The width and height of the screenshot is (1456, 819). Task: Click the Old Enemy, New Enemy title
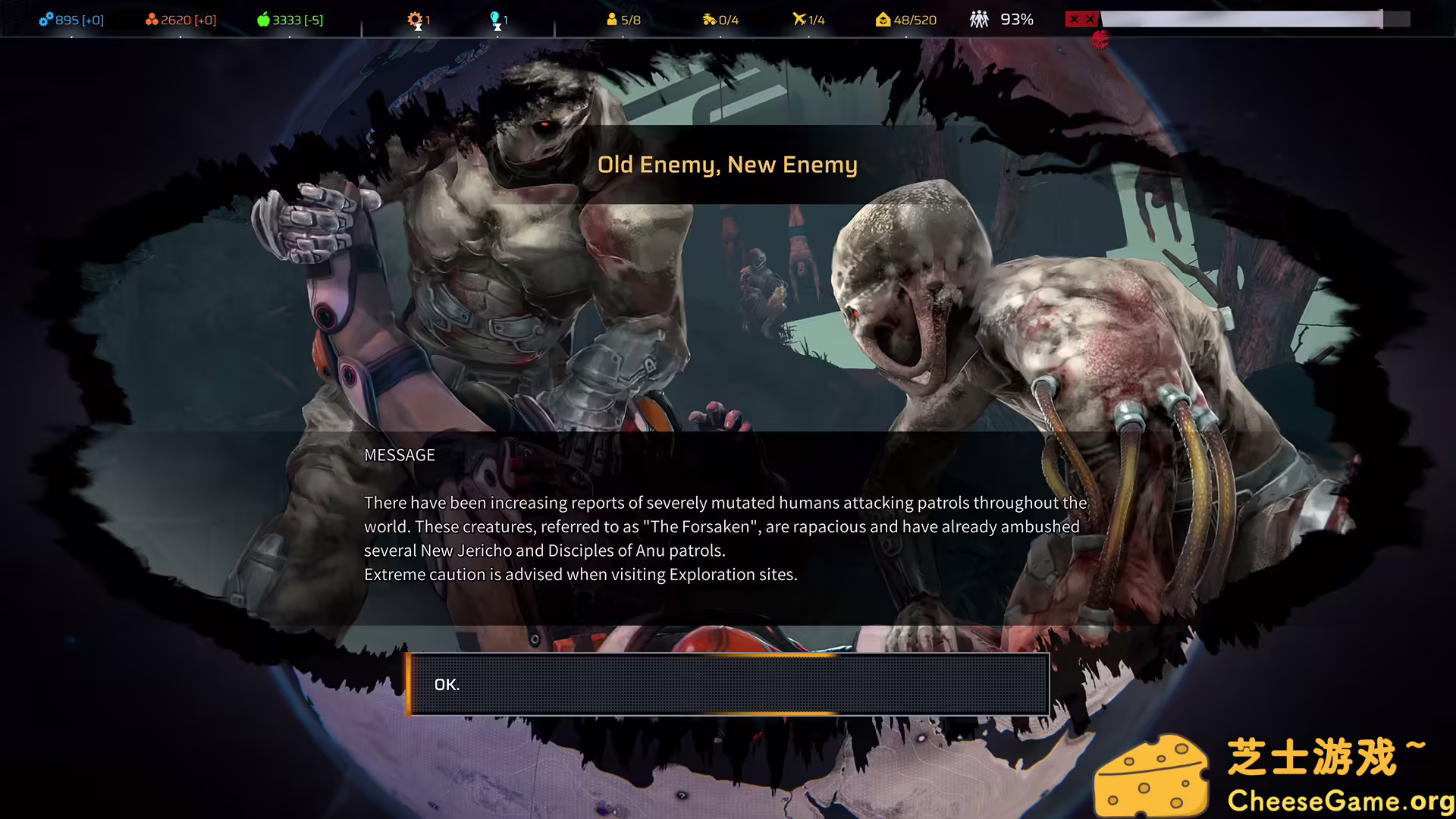pos(727,165)
